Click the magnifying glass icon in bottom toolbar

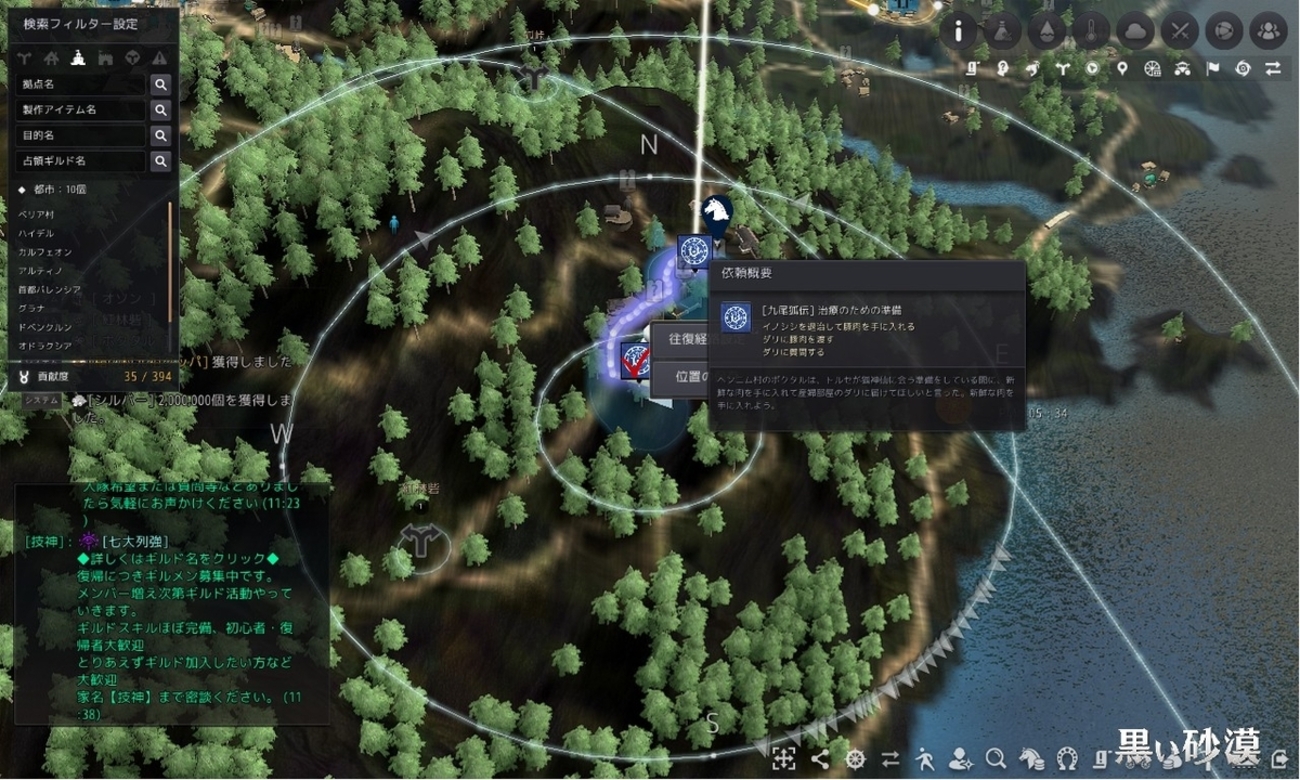point(996,758)
